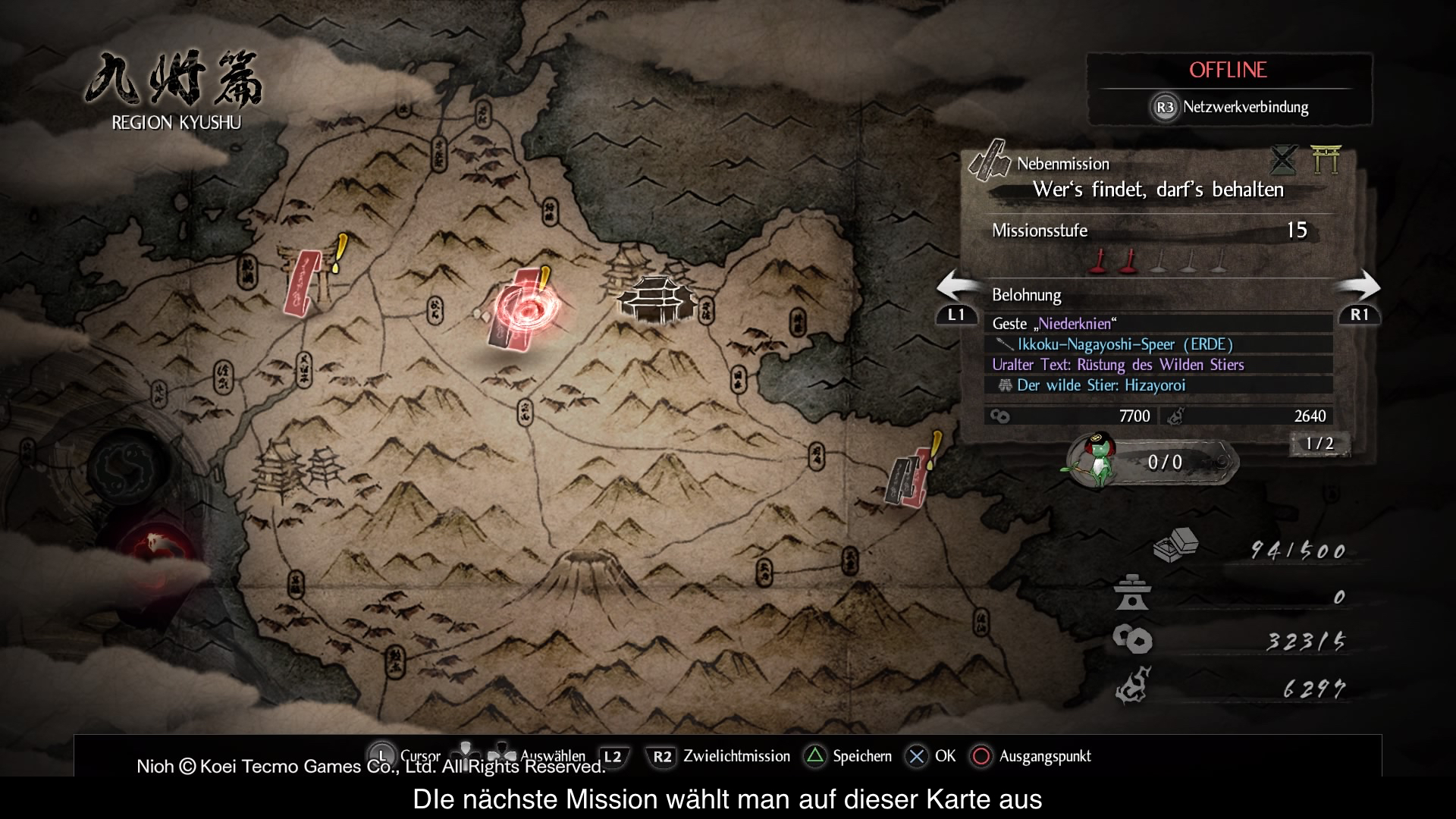This screenshot has width=1456, height=819.
Task: Click the golden torii gate icon in mission panel
Action: click(1326, 159)
